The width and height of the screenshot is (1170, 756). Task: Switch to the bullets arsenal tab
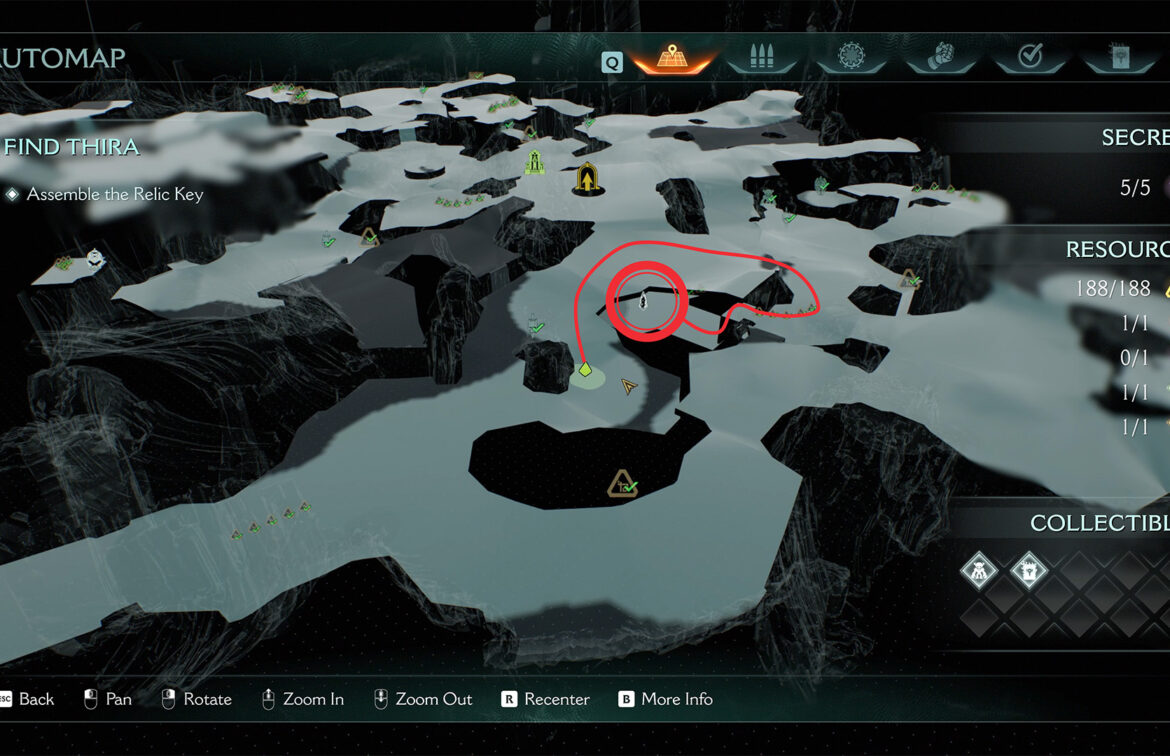click(762, 58)
